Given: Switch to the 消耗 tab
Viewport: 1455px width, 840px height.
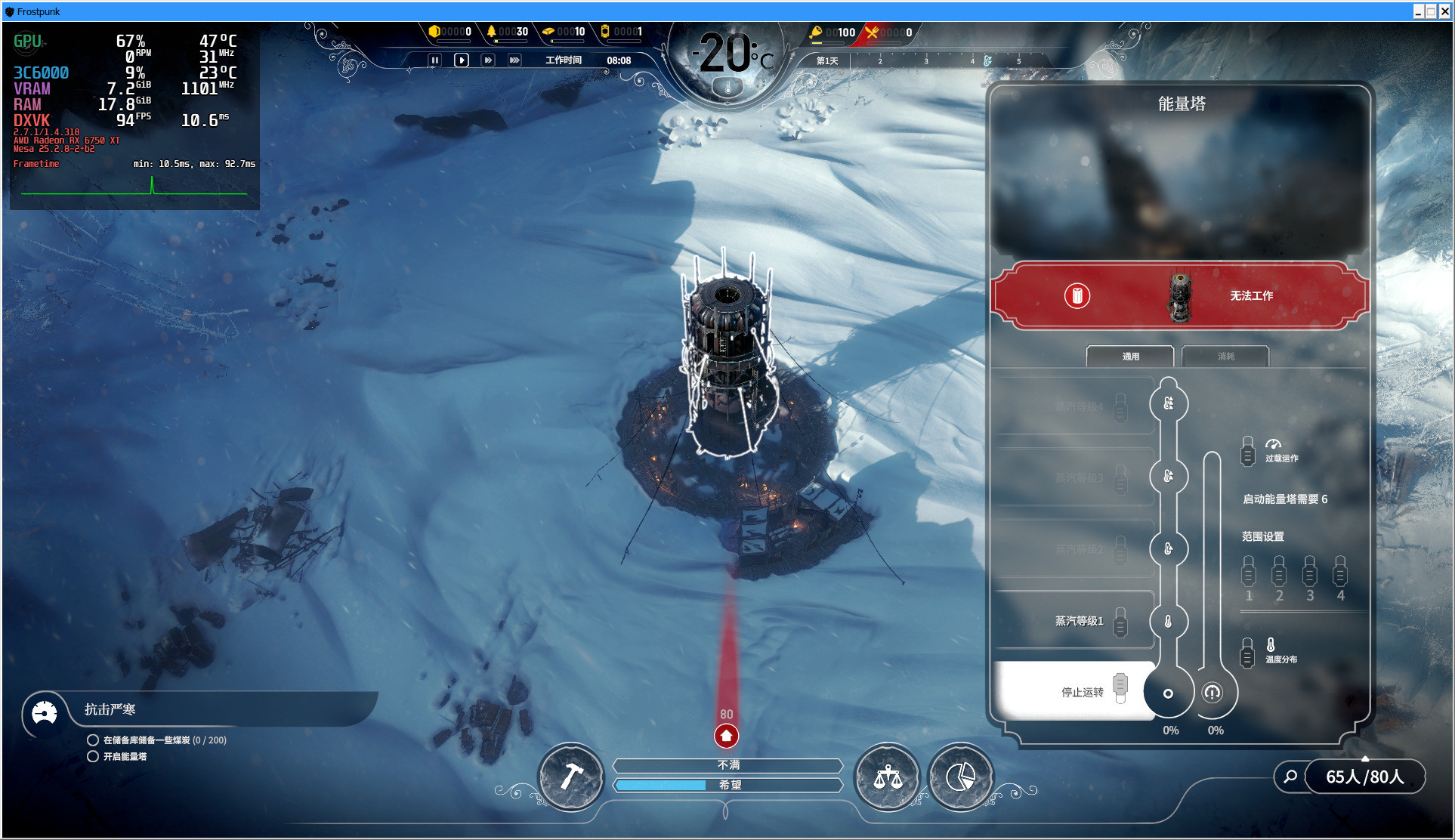Looking at the screenshot, I should click(x=1225, y=357).
